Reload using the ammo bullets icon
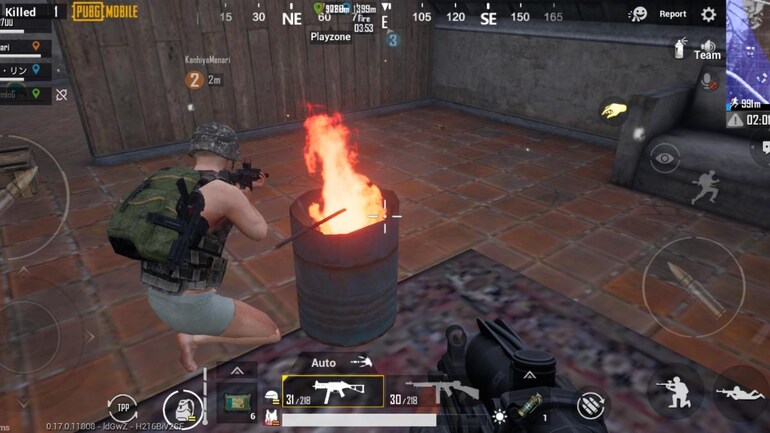The height and width of the screenshot is (433, 770). click(590, 405)
